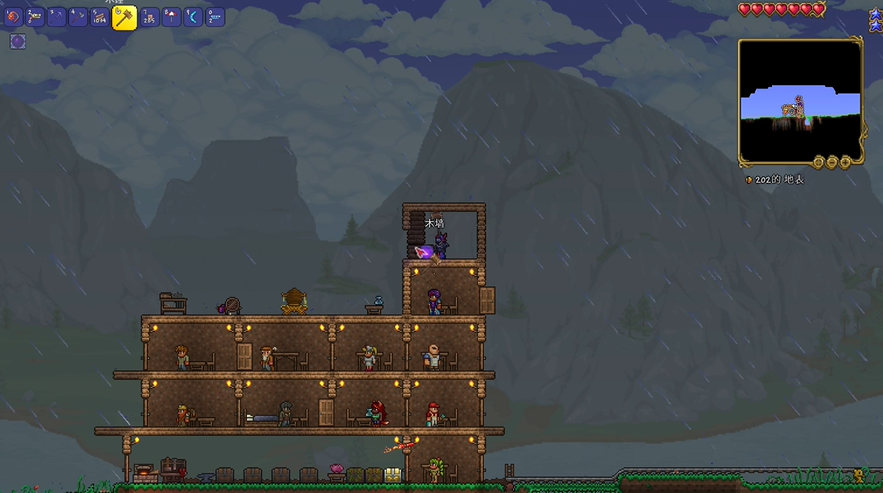Select the hotbar slot with 285 blocks
Viewport: 883px width, 493px height.
click(149, 17)
